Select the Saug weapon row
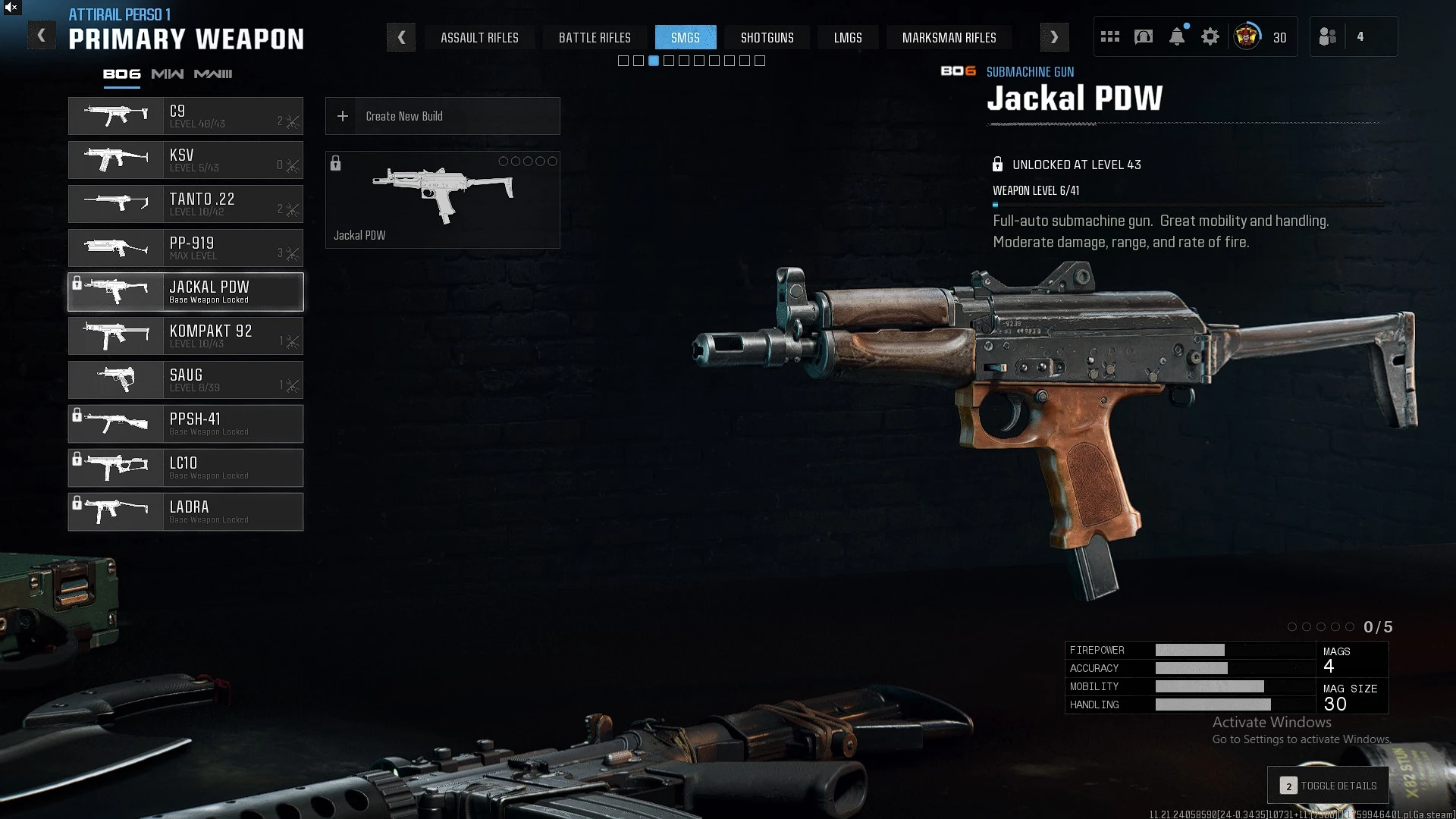1456x819 pixels. click(186, 380)
